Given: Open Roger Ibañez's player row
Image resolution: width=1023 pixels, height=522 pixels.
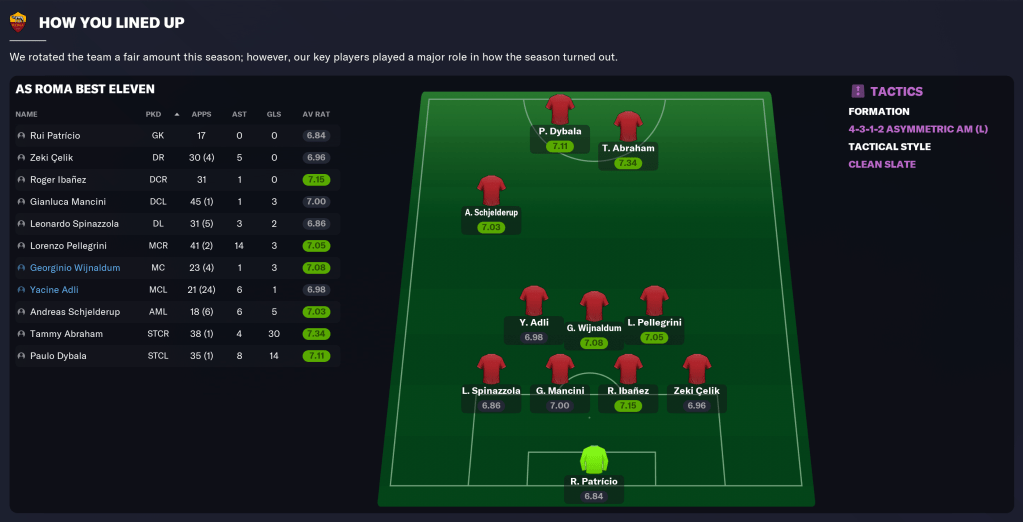Looking at the screenshot, I should click(58, 180).
